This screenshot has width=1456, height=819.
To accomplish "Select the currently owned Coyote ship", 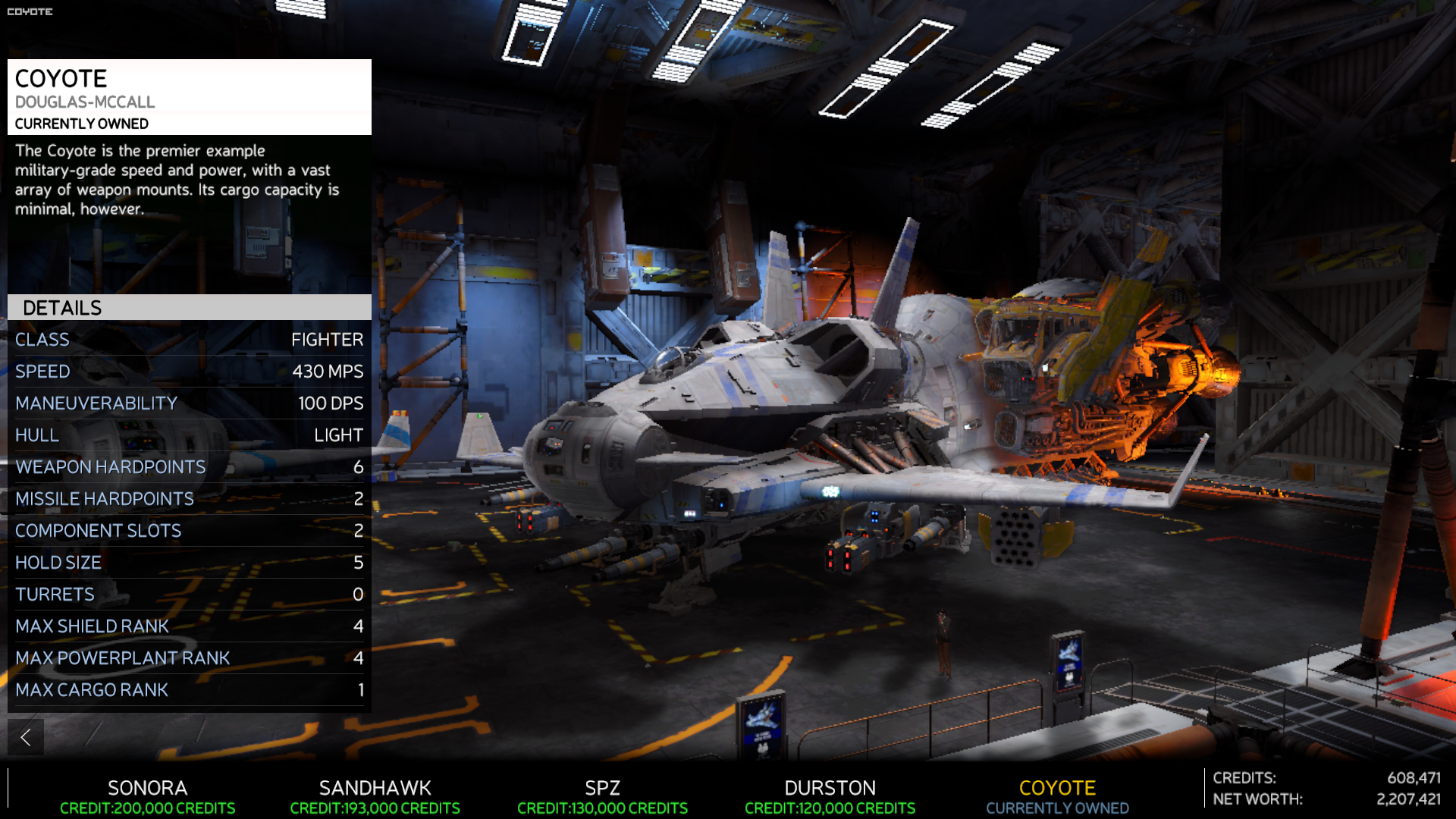I will [1057, 796].
